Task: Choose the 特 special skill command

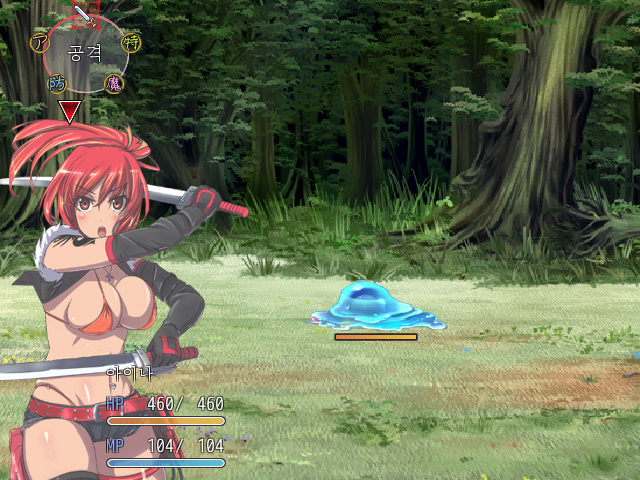Action: pyautogui.click(x=132, y=42)
